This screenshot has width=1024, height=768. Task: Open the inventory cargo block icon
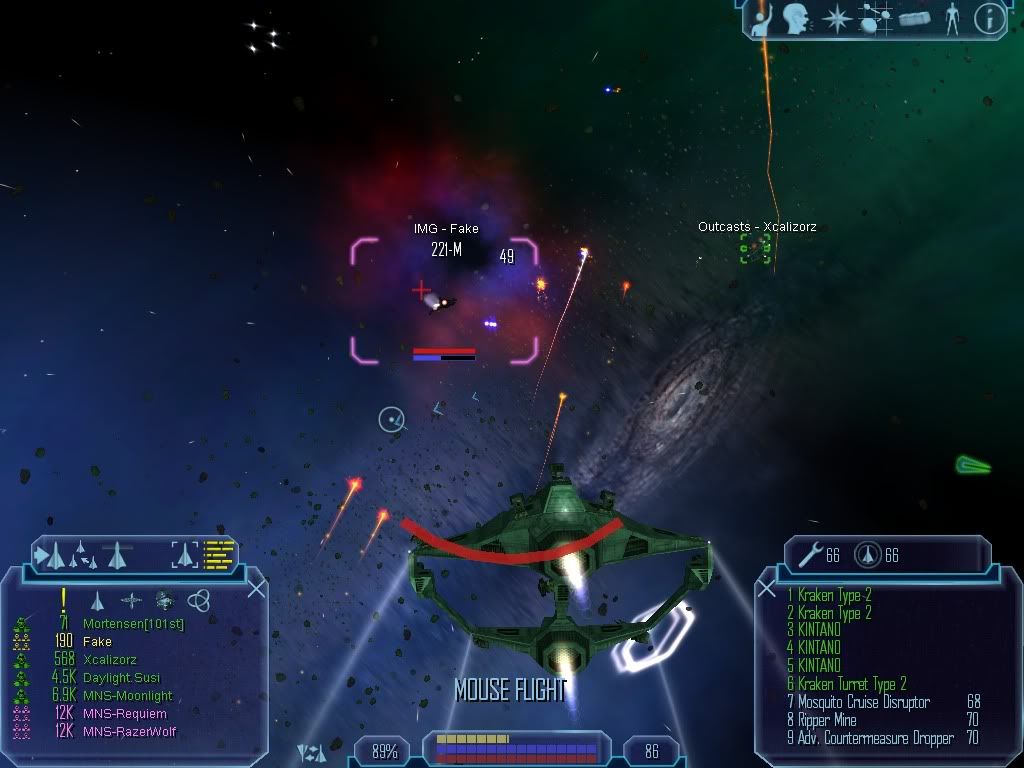click(914, 19)
